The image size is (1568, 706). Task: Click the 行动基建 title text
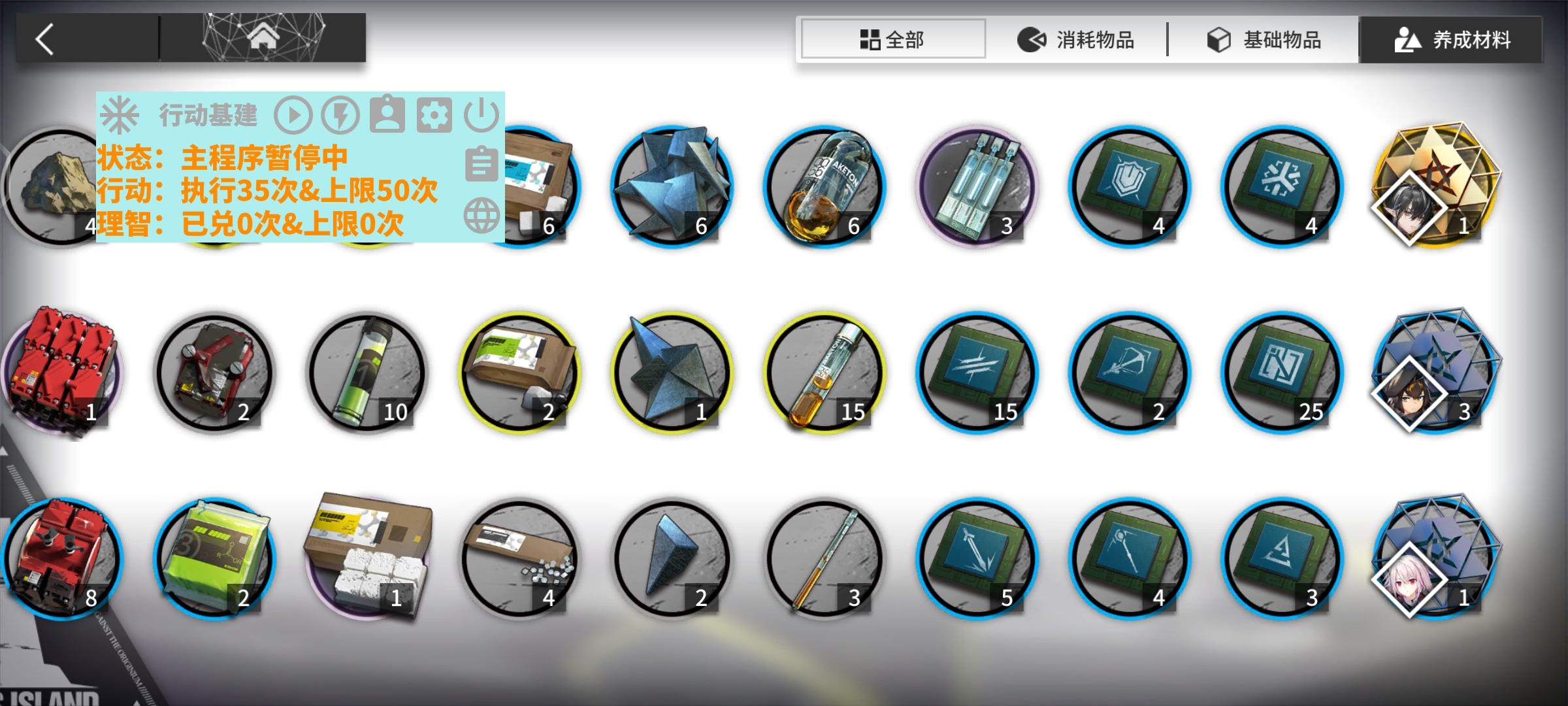(x=209, y=115)
